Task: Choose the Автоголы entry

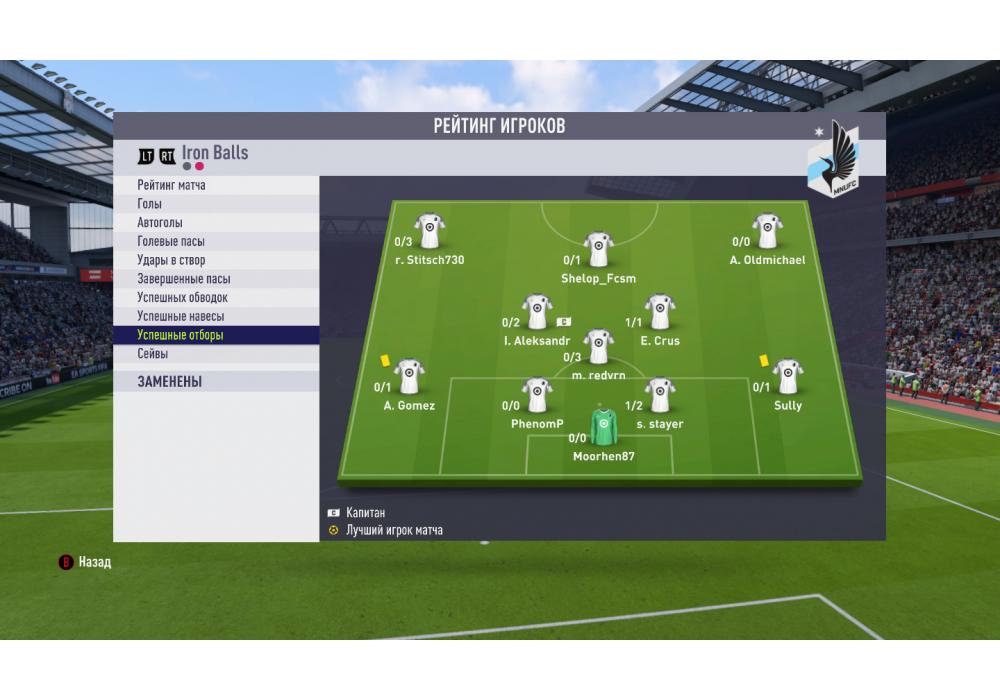Action: [160, 223]
